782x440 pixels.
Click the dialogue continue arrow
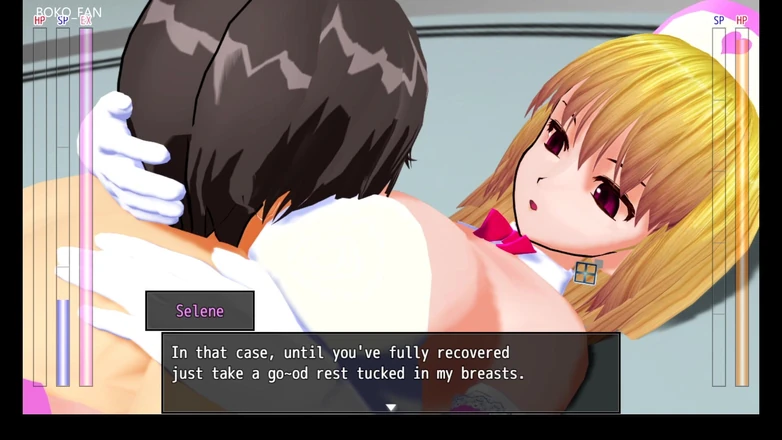391,407
